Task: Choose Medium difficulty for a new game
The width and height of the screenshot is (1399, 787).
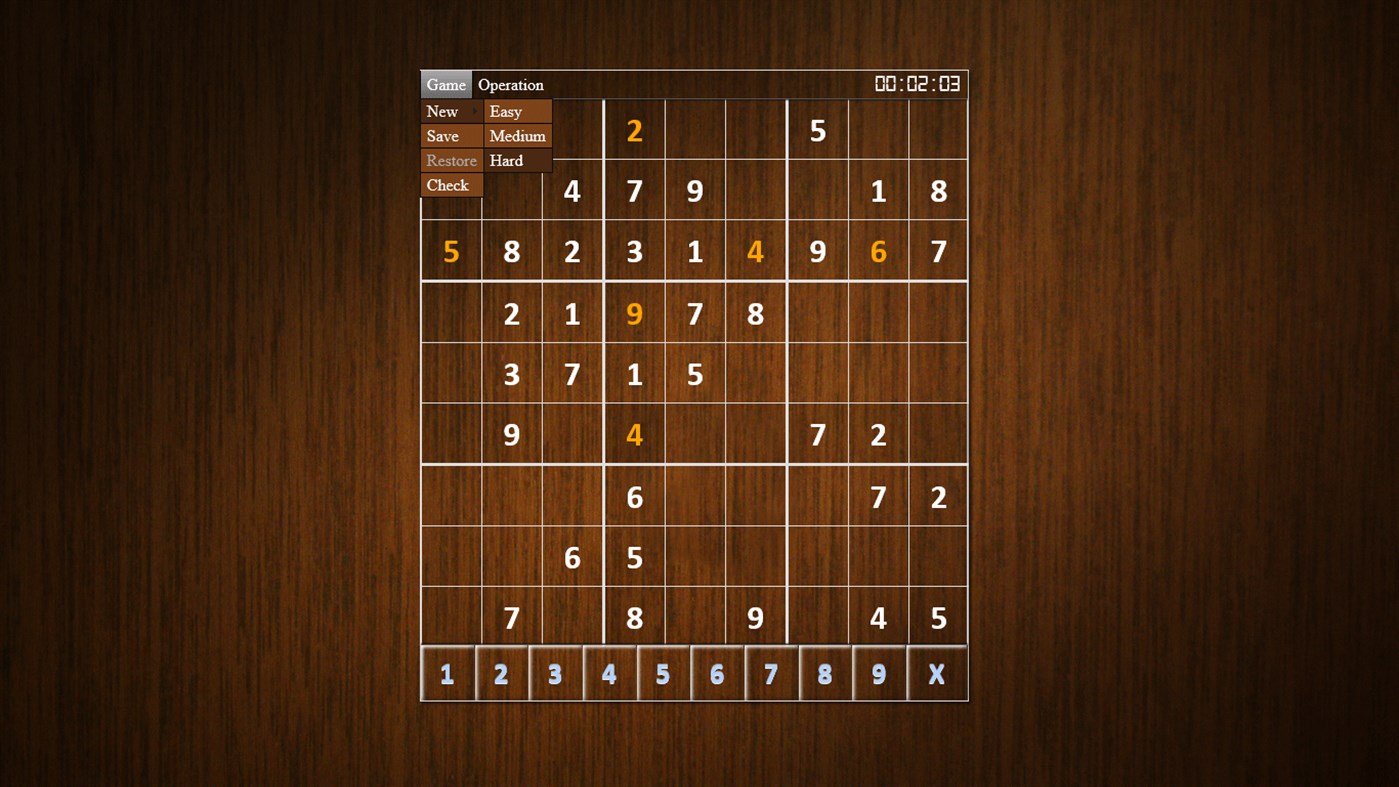Action: tap(517, 136)
